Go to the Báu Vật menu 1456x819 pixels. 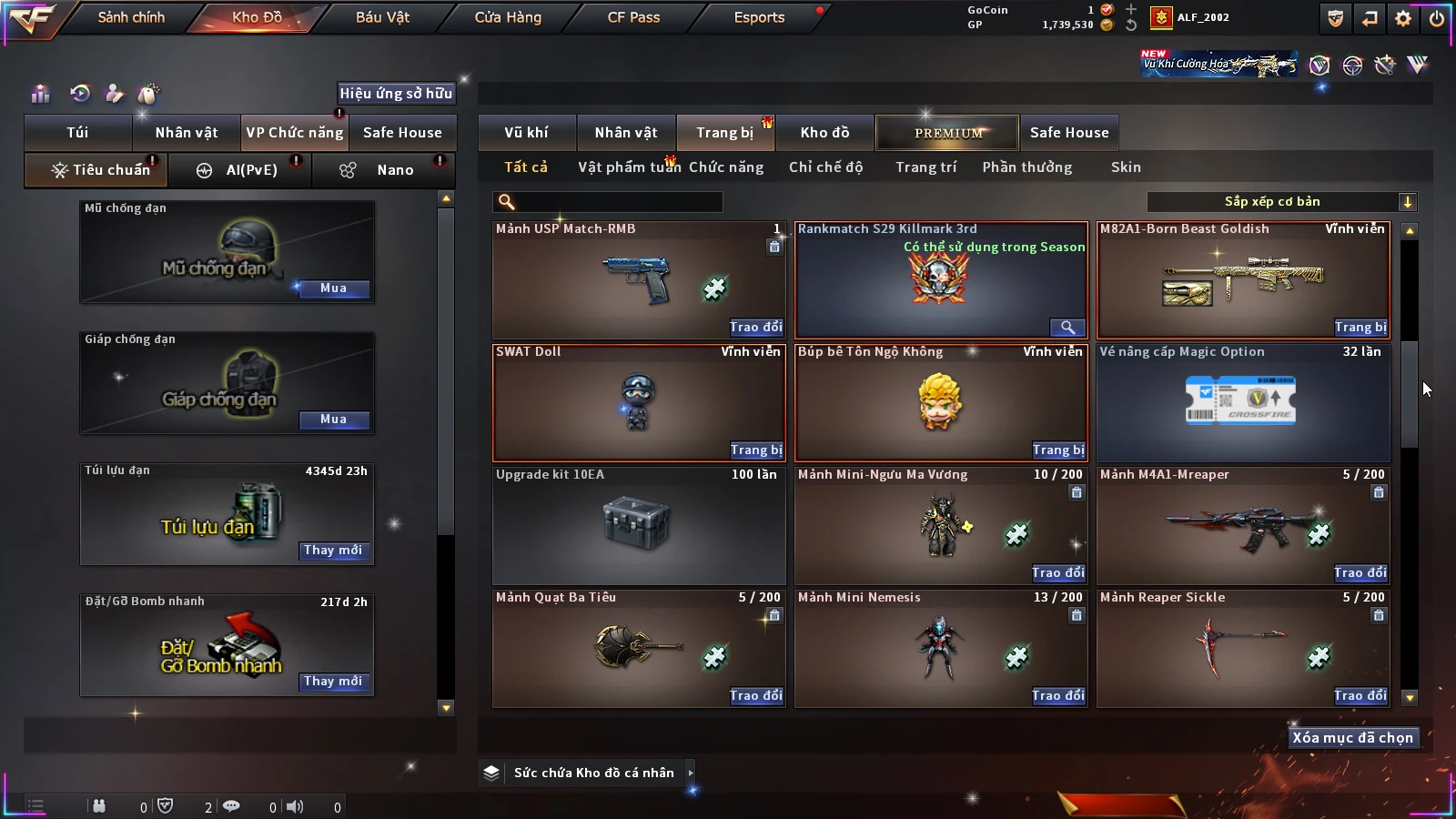pos(382,17)
